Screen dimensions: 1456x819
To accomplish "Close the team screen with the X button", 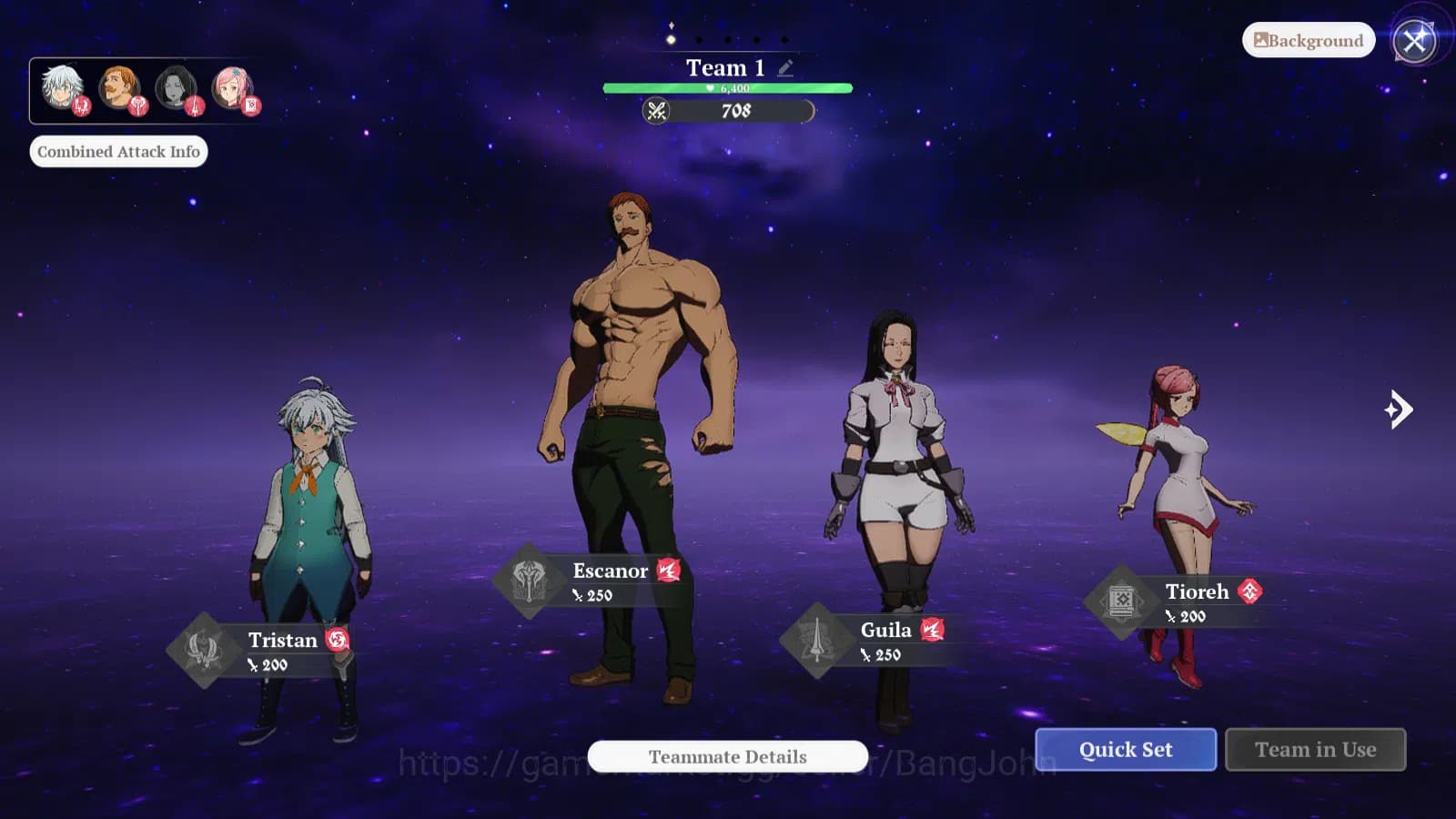I will tap(1411, 39).
